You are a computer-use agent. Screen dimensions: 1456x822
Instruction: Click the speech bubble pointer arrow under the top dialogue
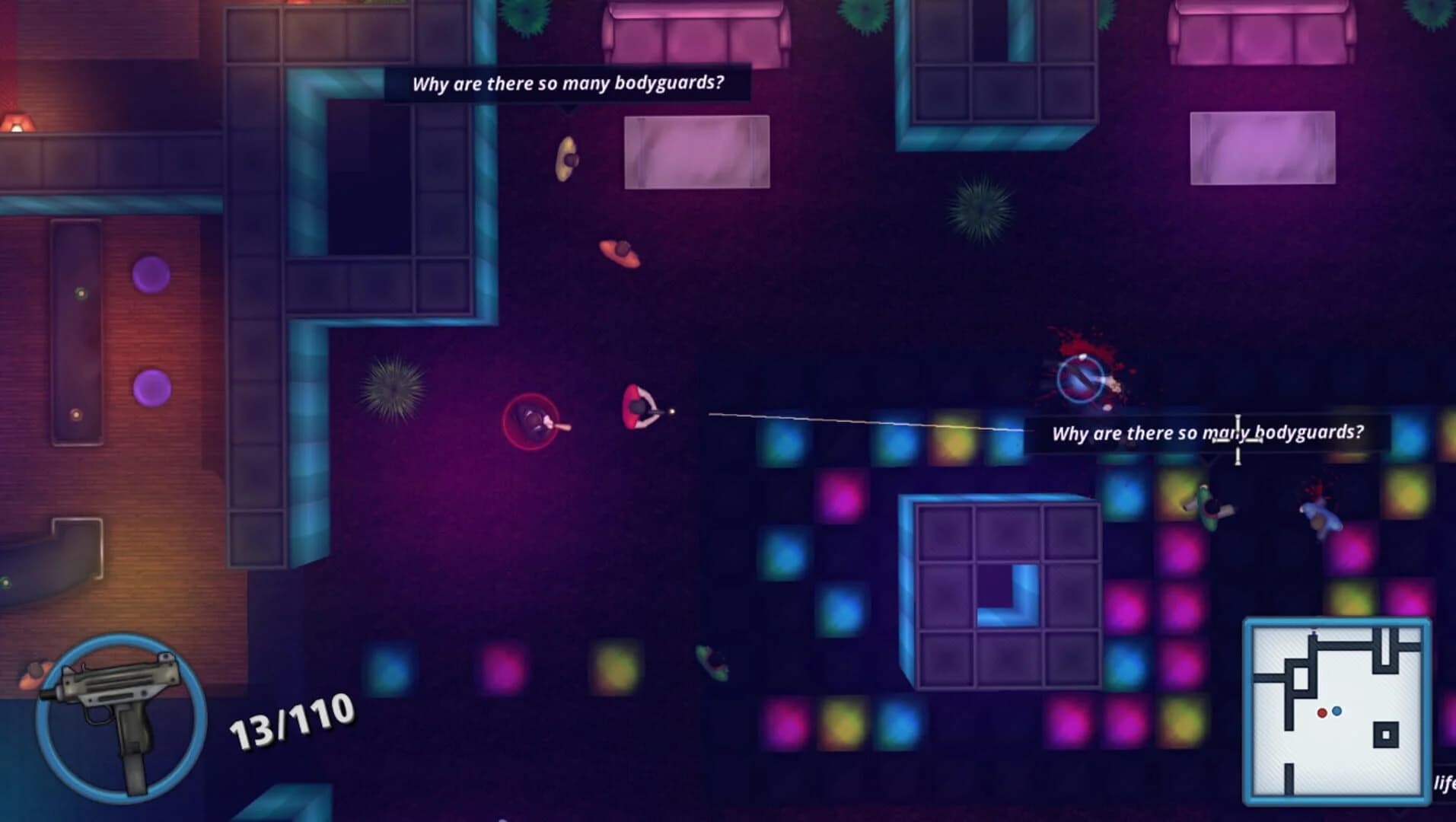tap(568, 109)
